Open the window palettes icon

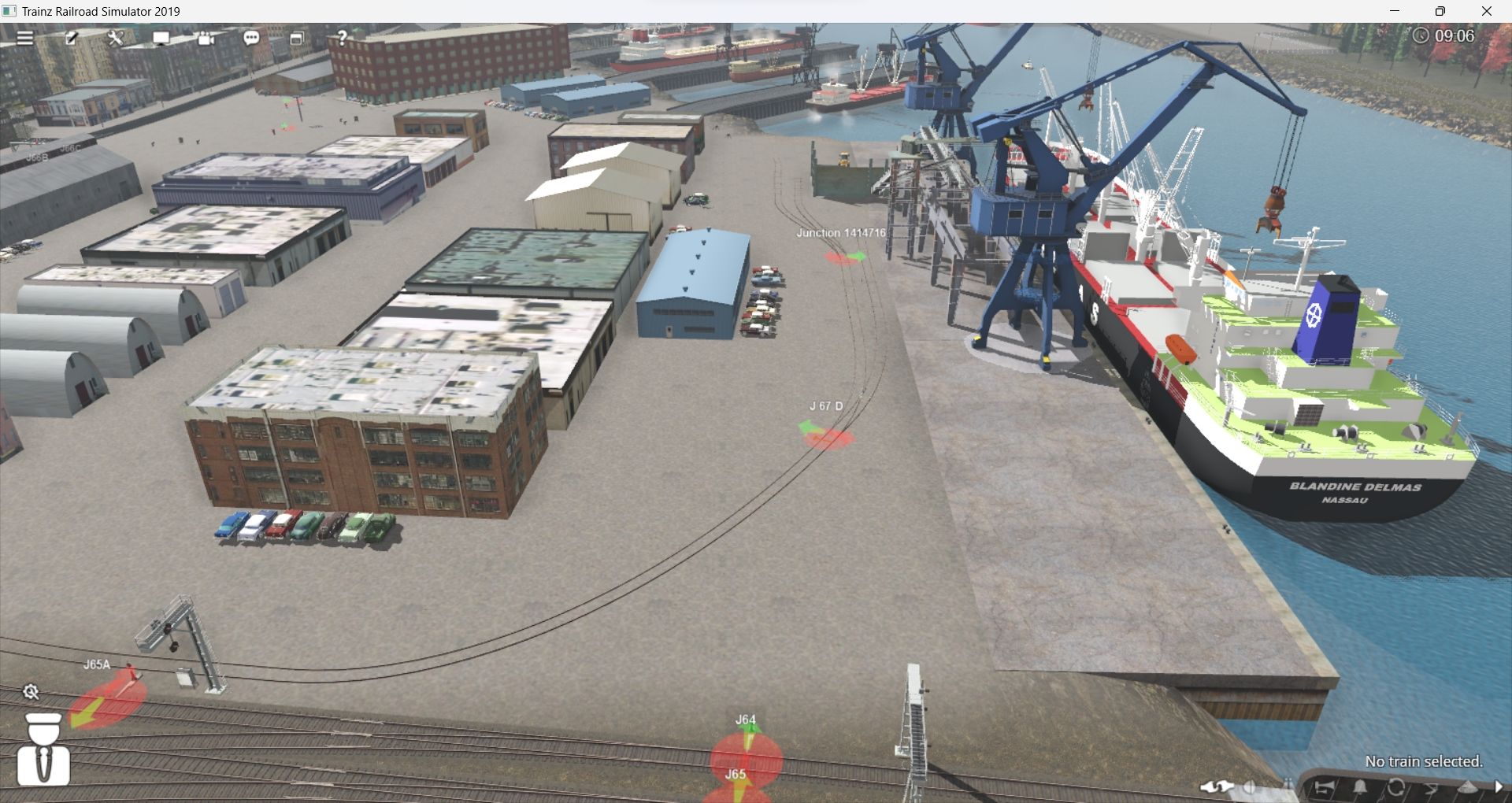pos(298,38)
